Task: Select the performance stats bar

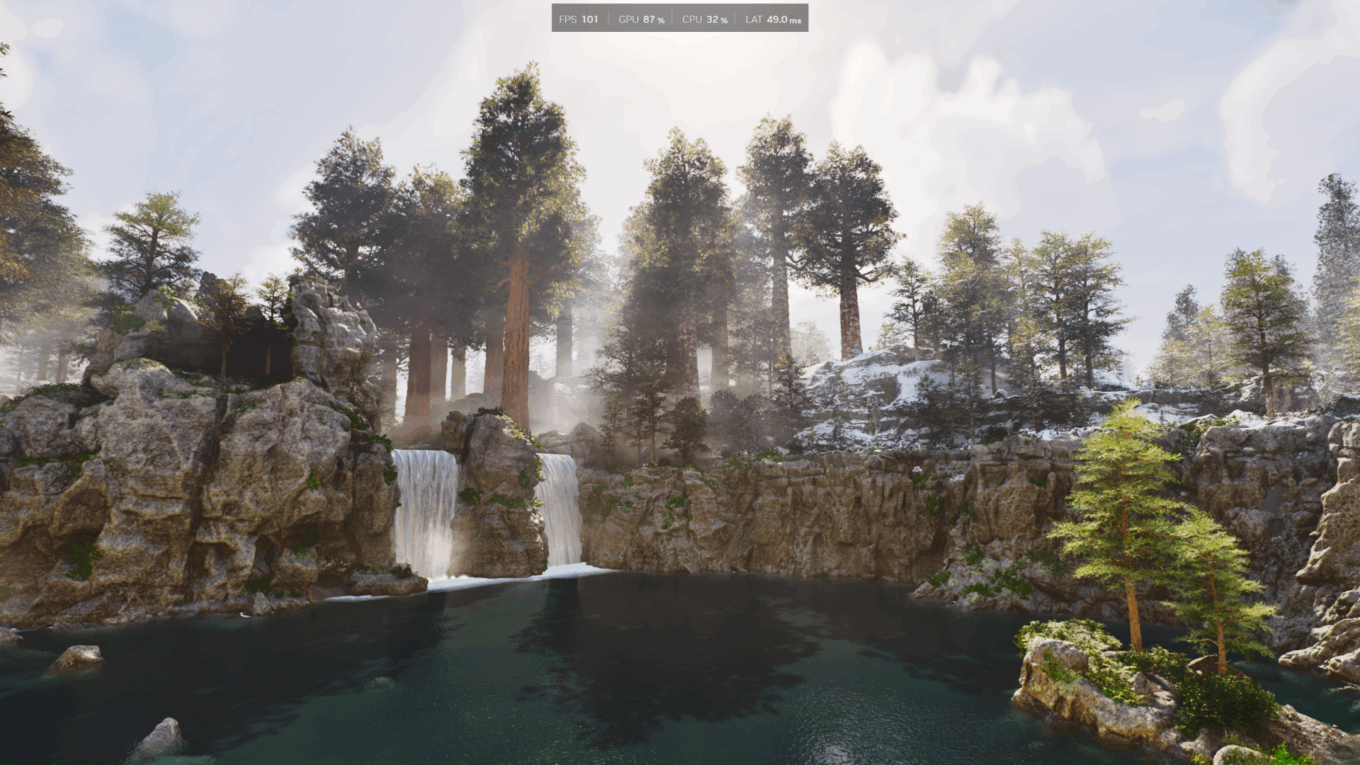Action: (x=680, y=18)
